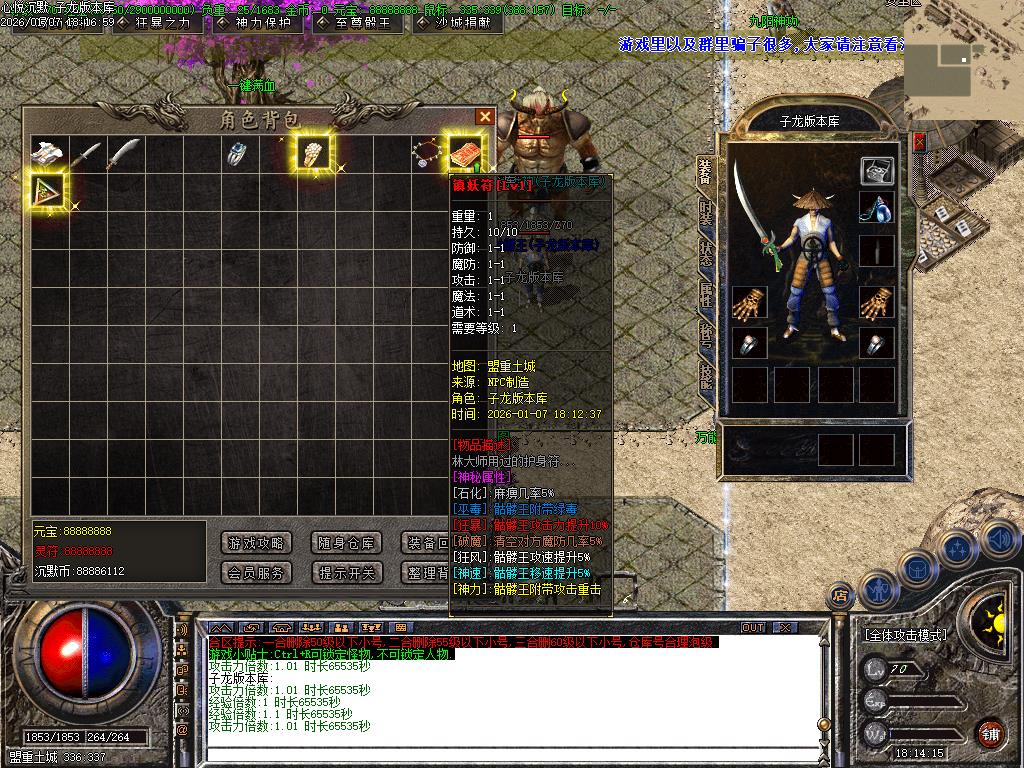Activate the 狂暴之力 button

155,23
